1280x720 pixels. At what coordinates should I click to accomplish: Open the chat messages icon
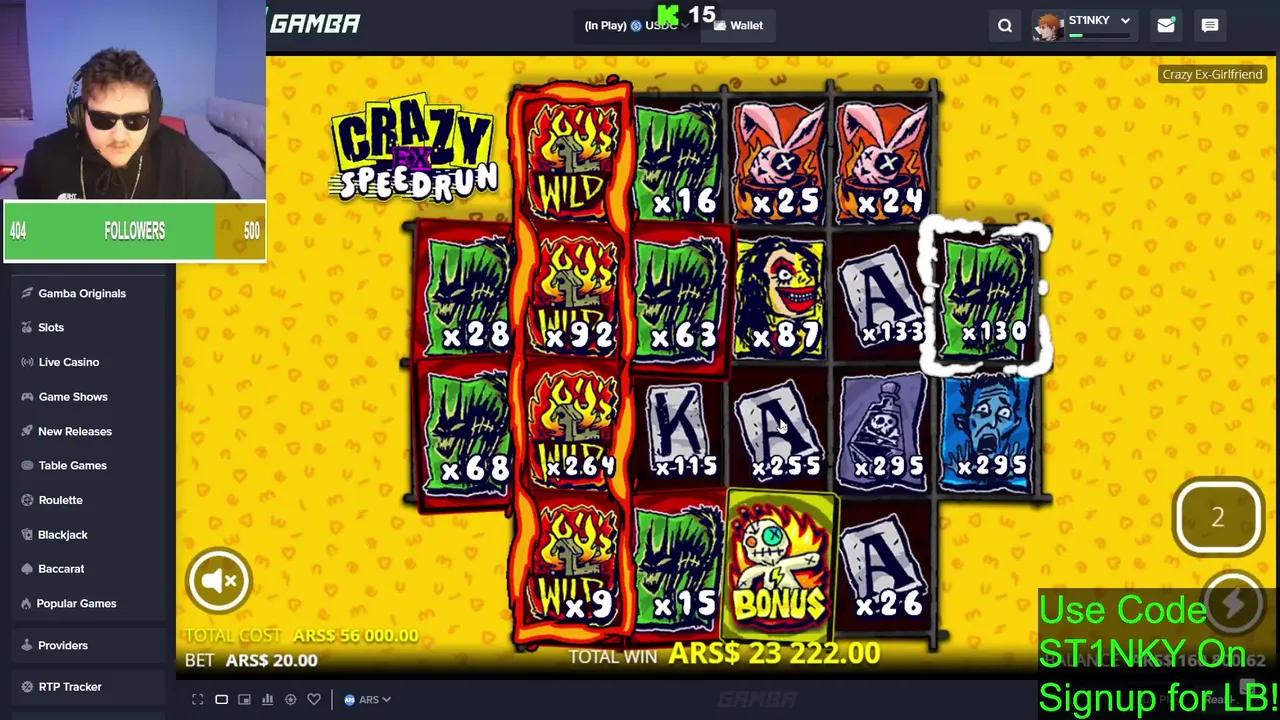click(1209, 25)
